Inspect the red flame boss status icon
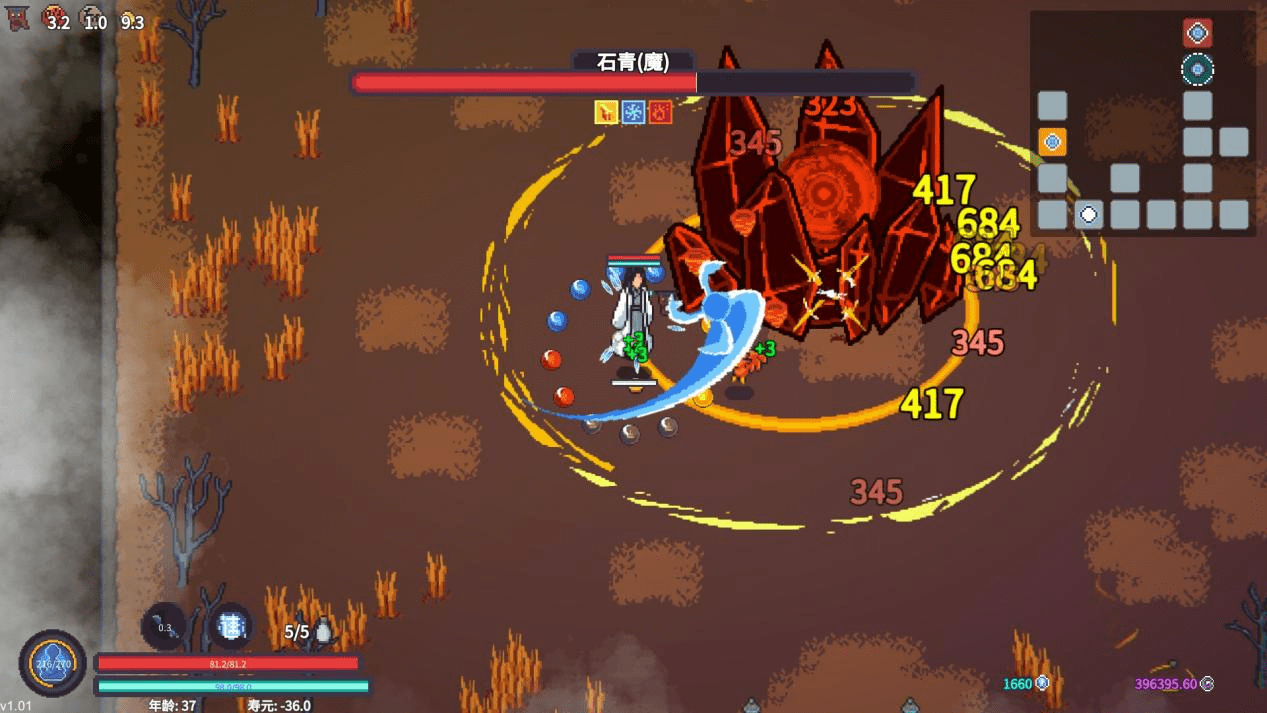The width and height of the screenshot is (1267, 713). pyautogui.click(x=660, y=112)
